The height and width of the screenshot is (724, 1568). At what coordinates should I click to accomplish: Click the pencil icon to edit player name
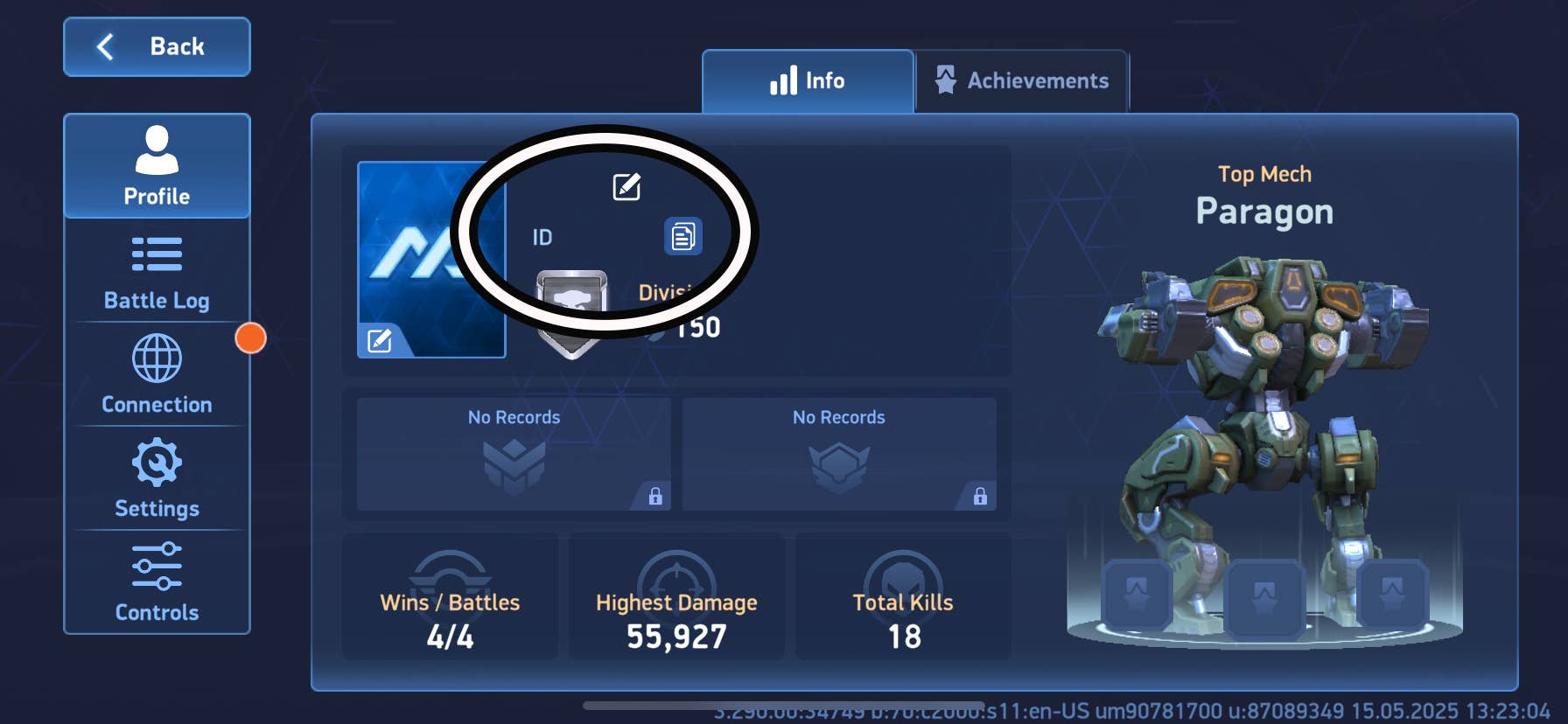click(628, 185)
